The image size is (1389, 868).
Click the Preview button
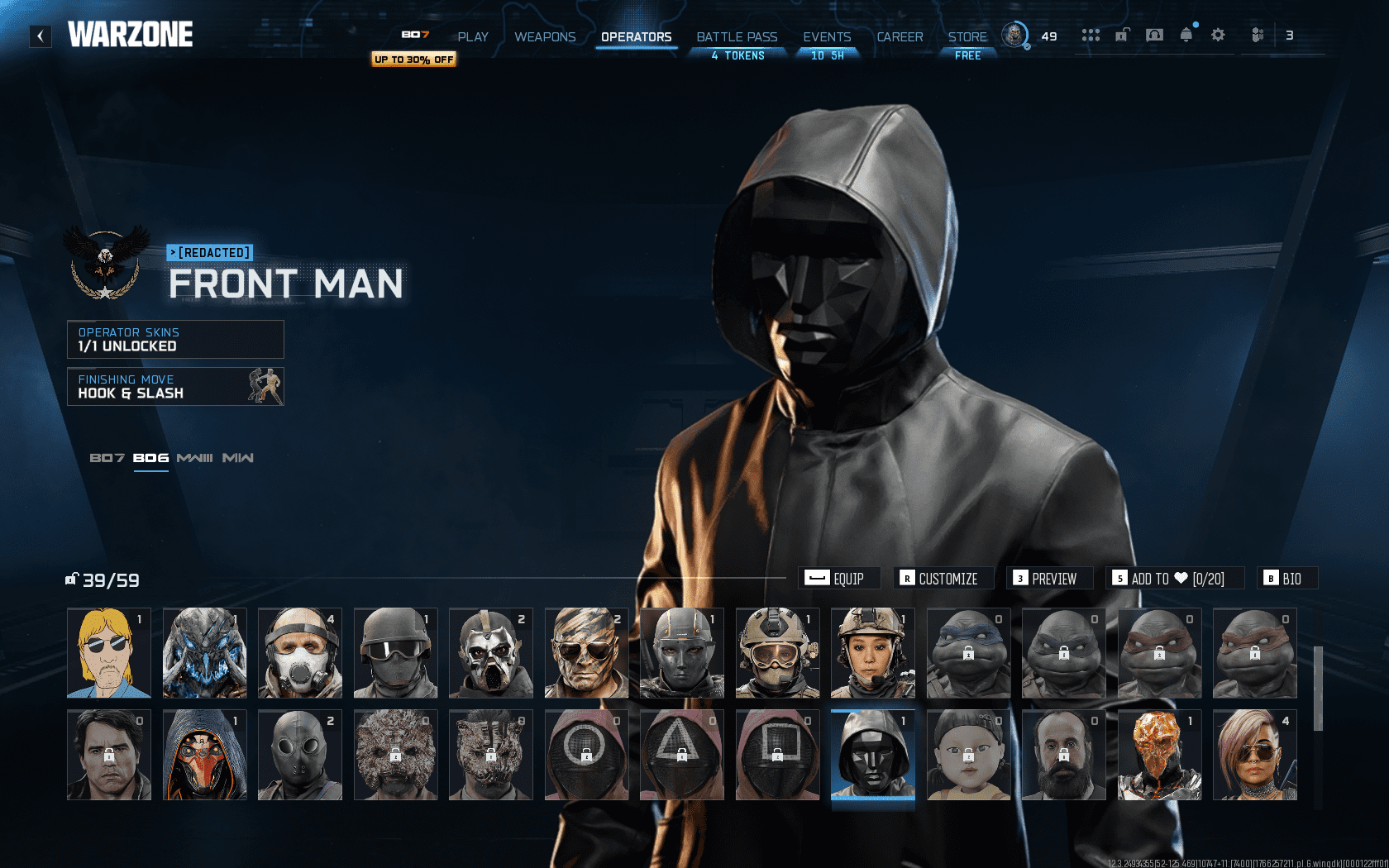[x=1051, y=578]
